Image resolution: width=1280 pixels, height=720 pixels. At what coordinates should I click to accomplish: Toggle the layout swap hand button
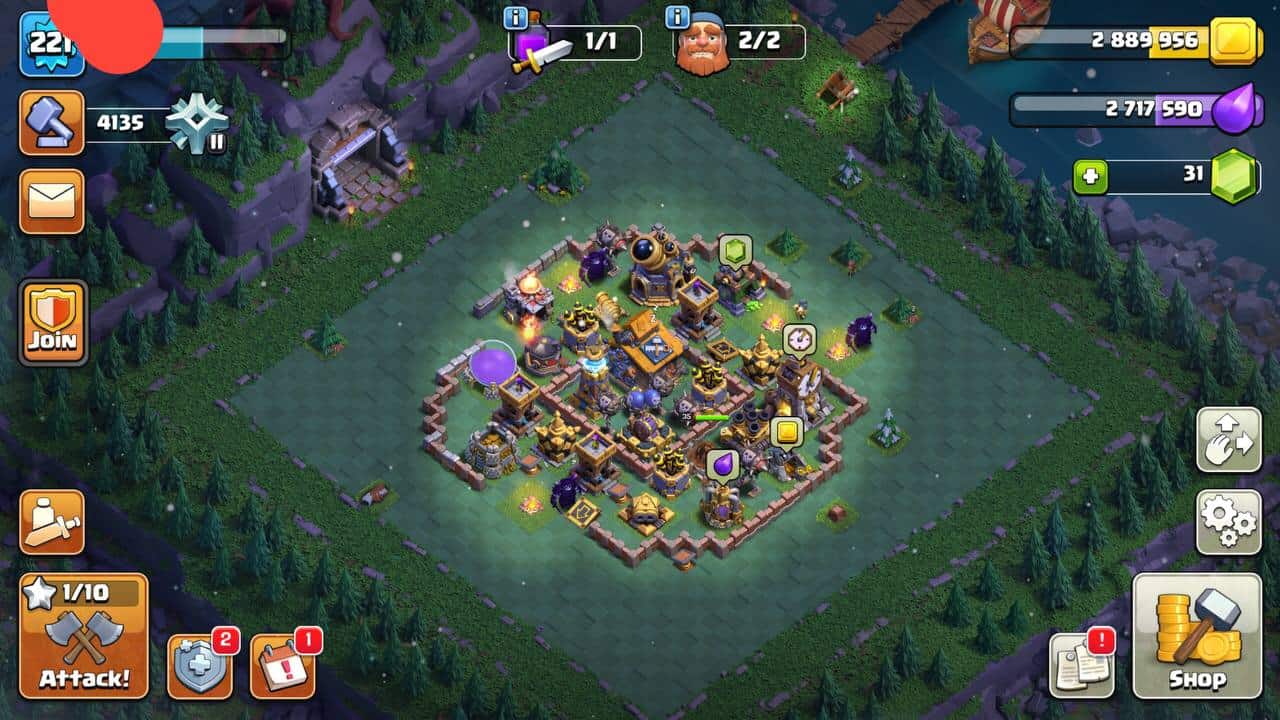point(1228,440)
